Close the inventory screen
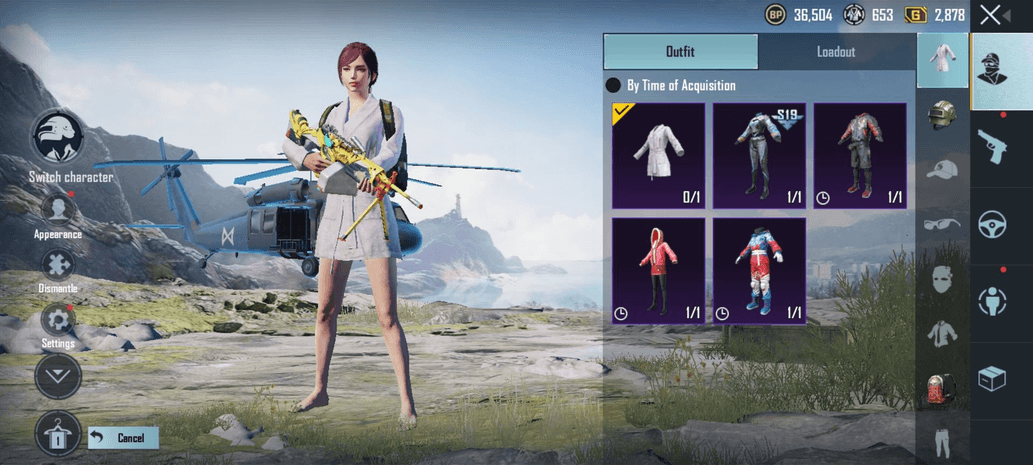Screen dimensions: 1033x465 coord(991,15)
